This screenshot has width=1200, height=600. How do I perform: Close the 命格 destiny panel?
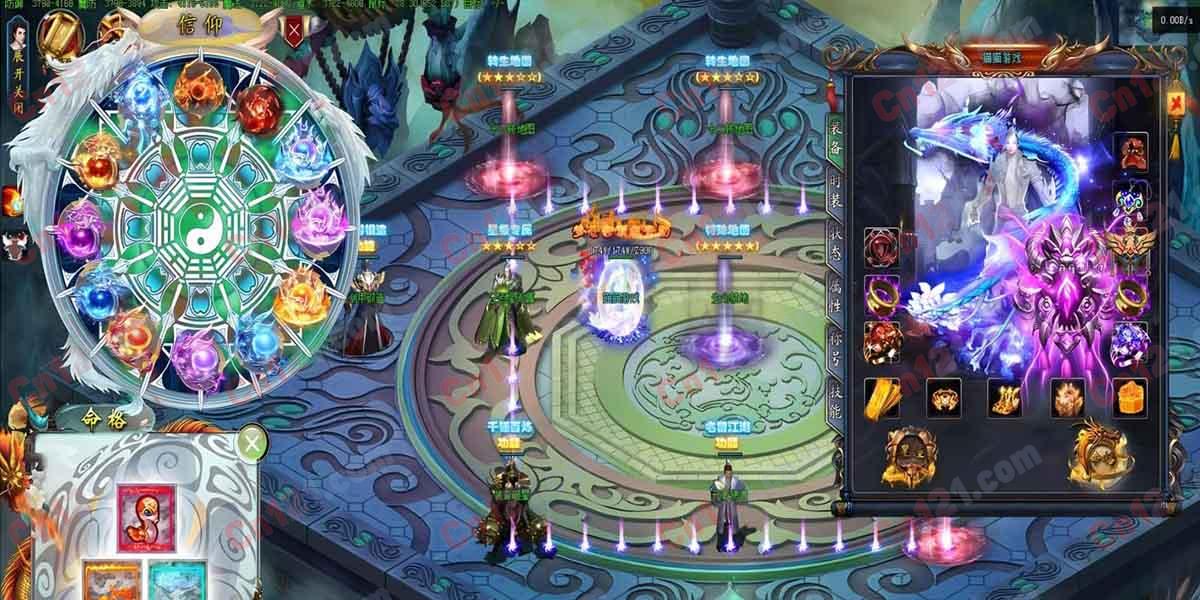254,441
